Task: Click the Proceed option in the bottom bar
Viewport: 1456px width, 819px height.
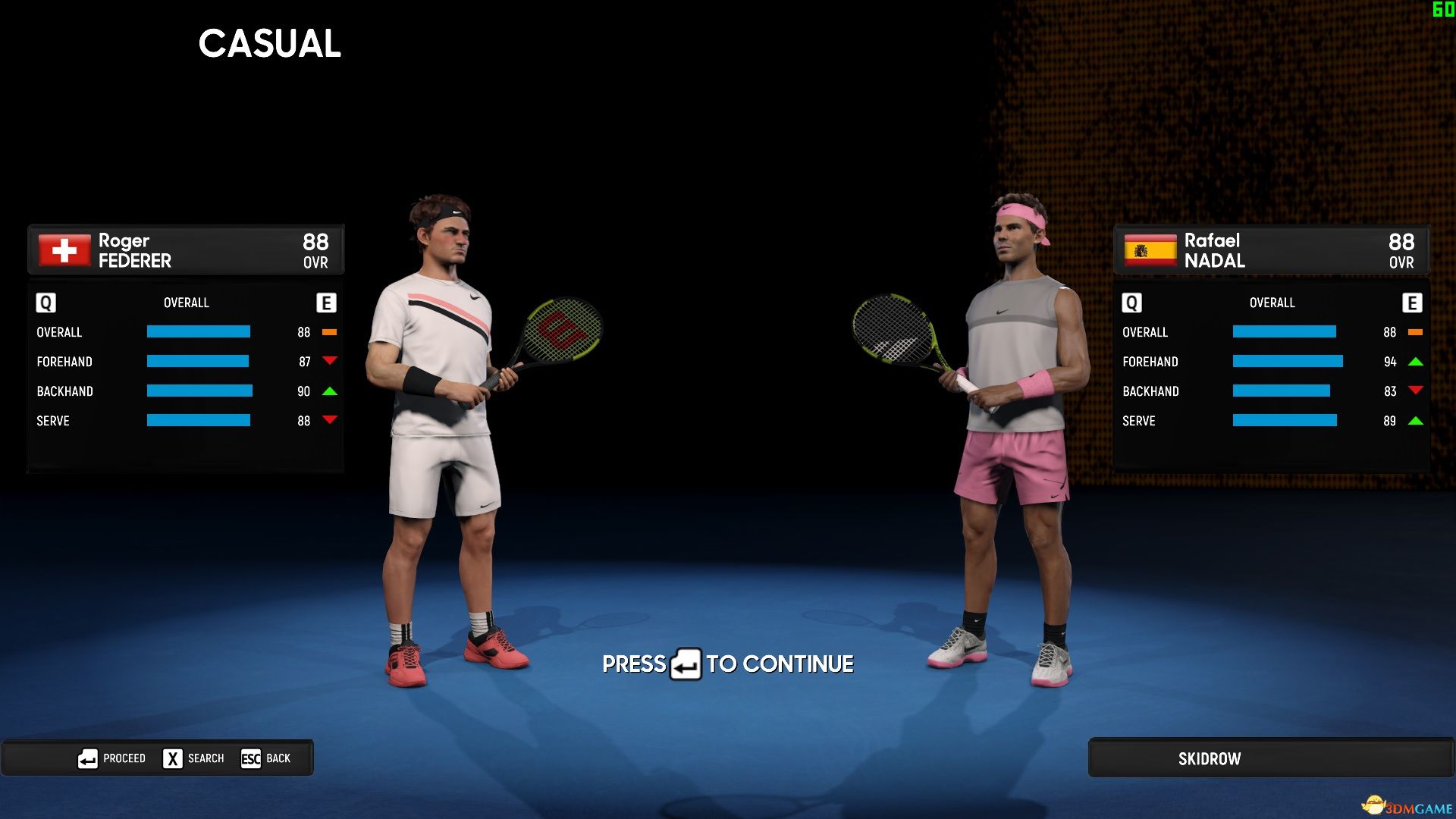Action: click(112, 758)
